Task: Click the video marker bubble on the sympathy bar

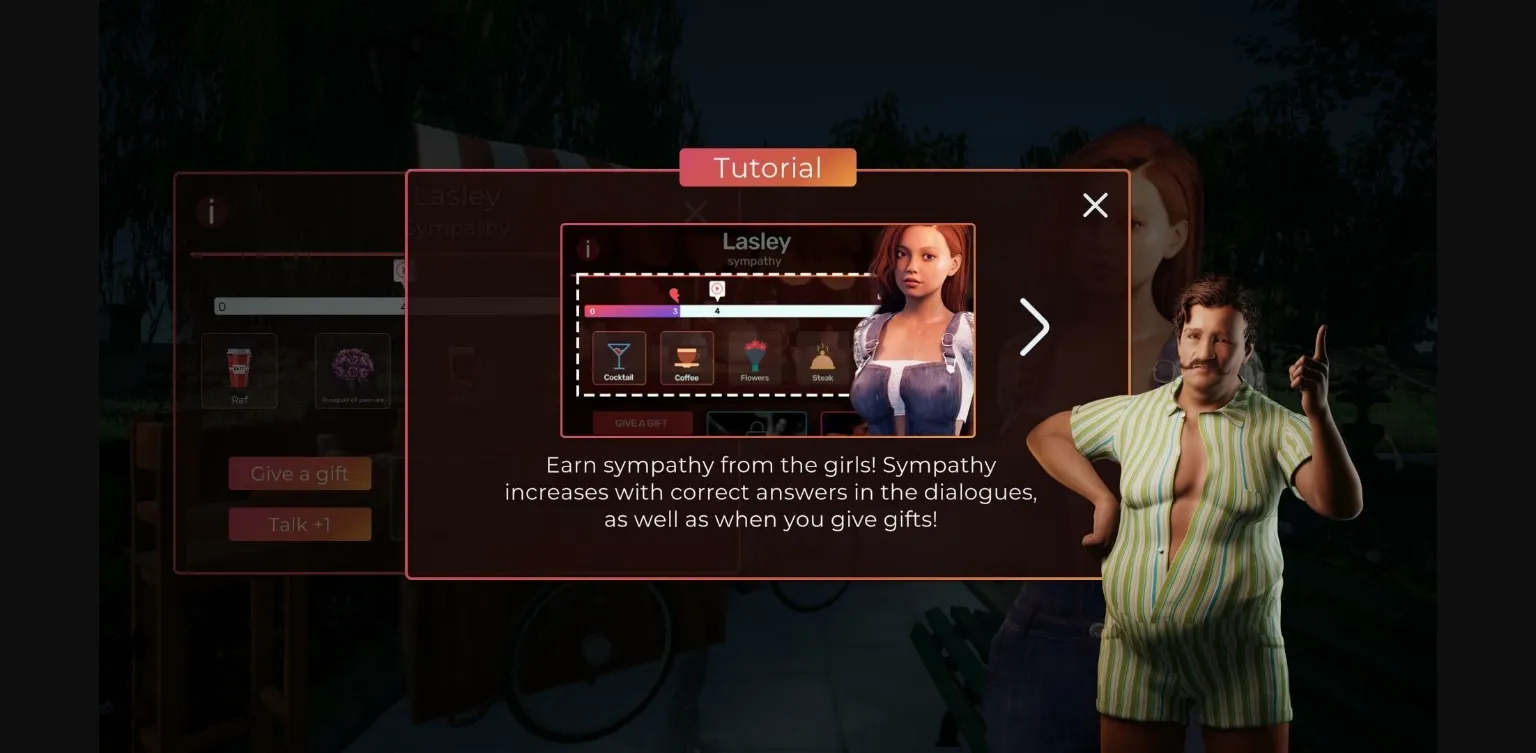Action: coord(716,289)
